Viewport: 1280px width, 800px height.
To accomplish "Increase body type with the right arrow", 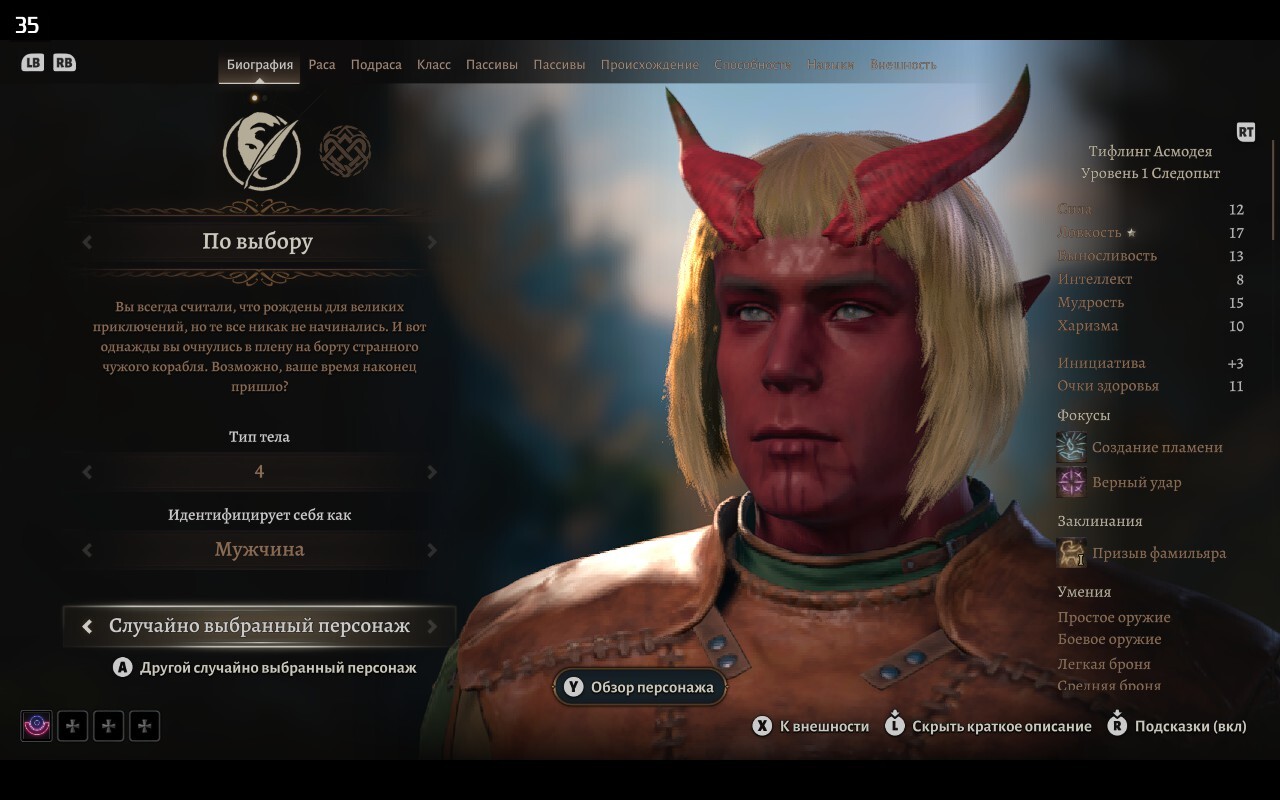I will click(432, 472).
